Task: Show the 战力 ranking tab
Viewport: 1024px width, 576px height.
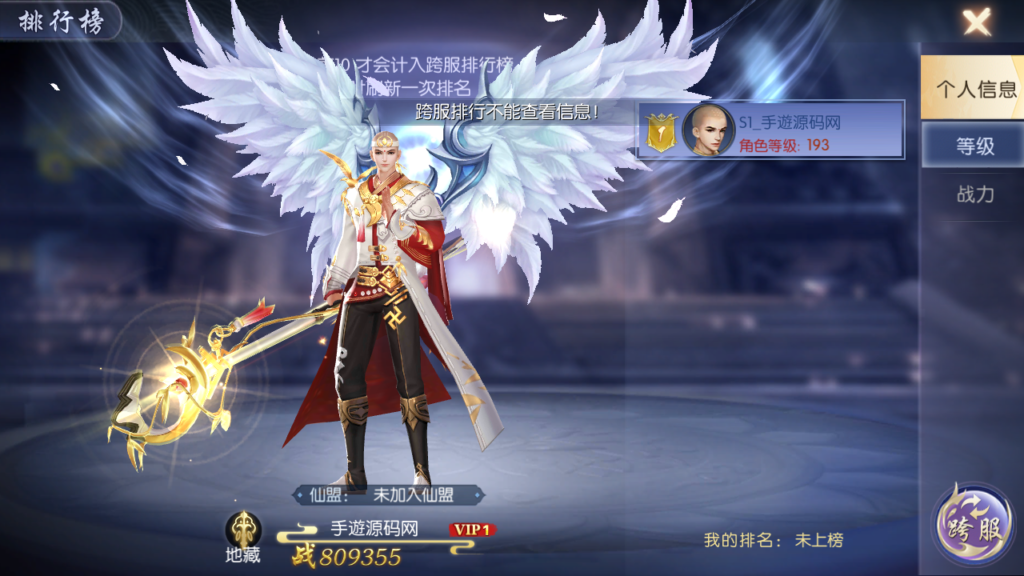Action: (x=975, y=194)
